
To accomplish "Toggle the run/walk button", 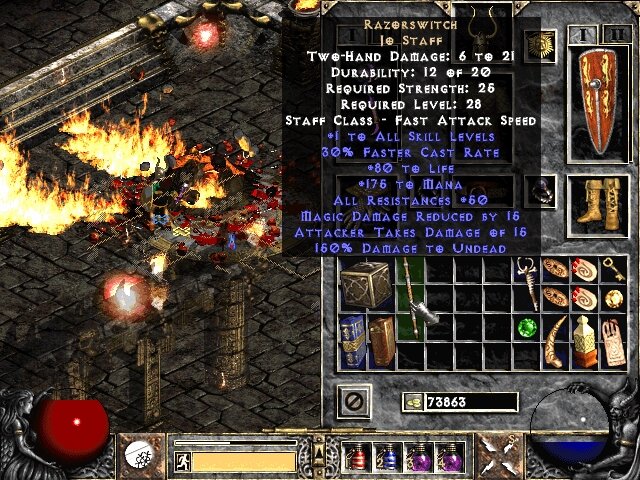I will [x=182, y=460].
